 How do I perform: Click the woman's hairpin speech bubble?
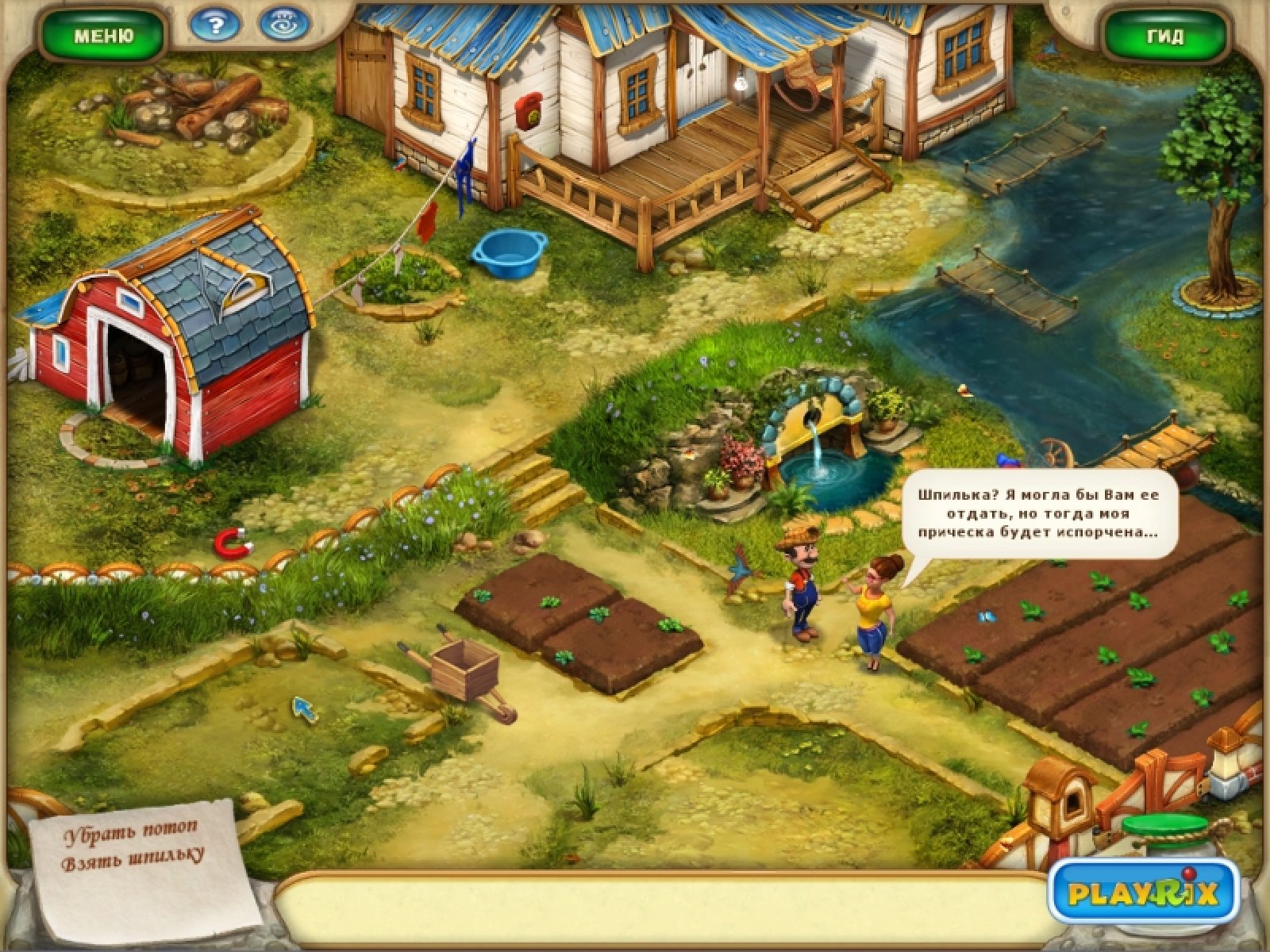click(x=1038, y=513)
